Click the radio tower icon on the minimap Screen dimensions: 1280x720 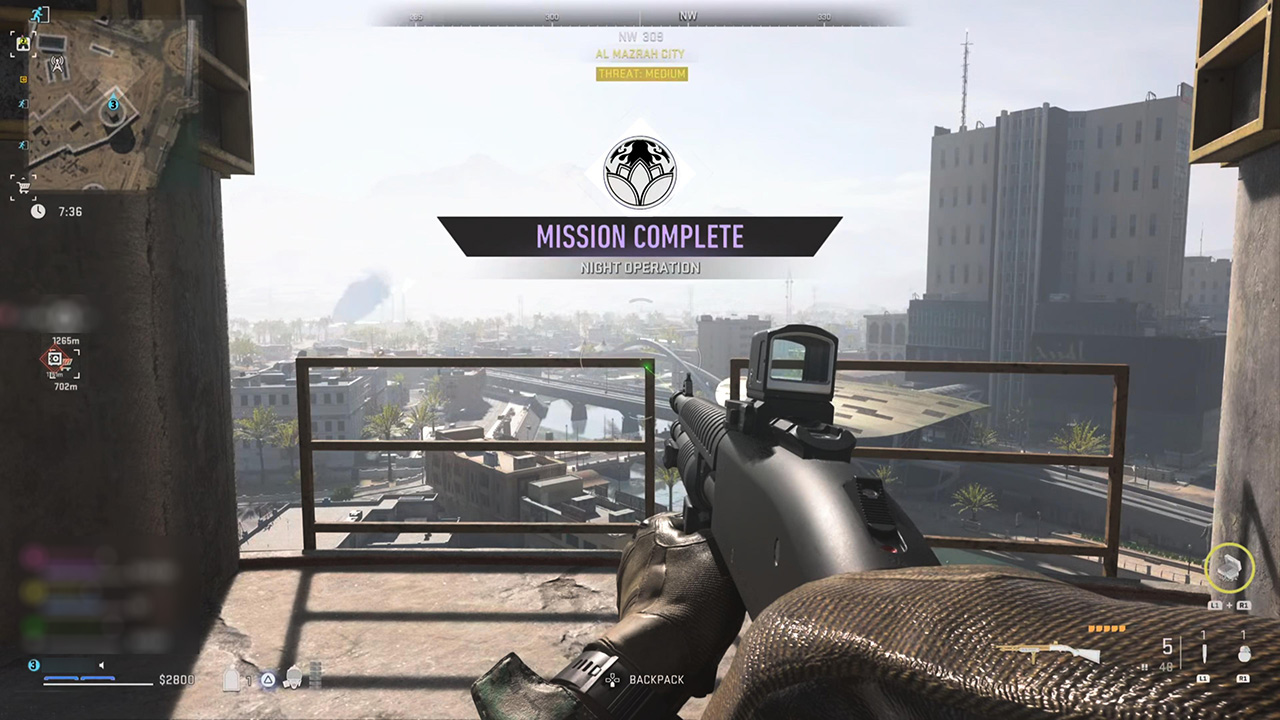click(x=57, y=64)
